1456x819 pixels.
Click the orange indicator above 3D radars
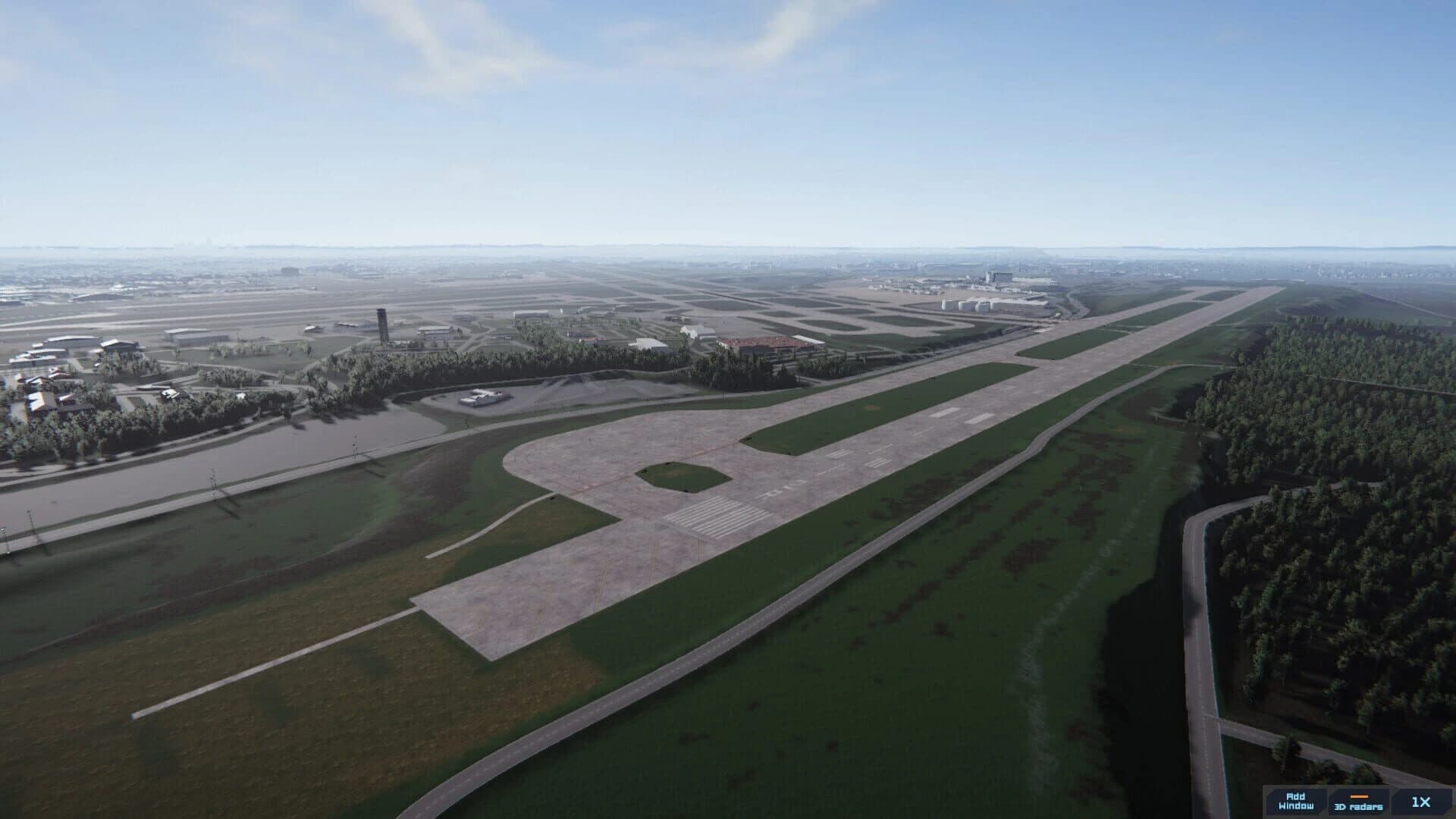pyautogui.click(x=1357, y=797)
